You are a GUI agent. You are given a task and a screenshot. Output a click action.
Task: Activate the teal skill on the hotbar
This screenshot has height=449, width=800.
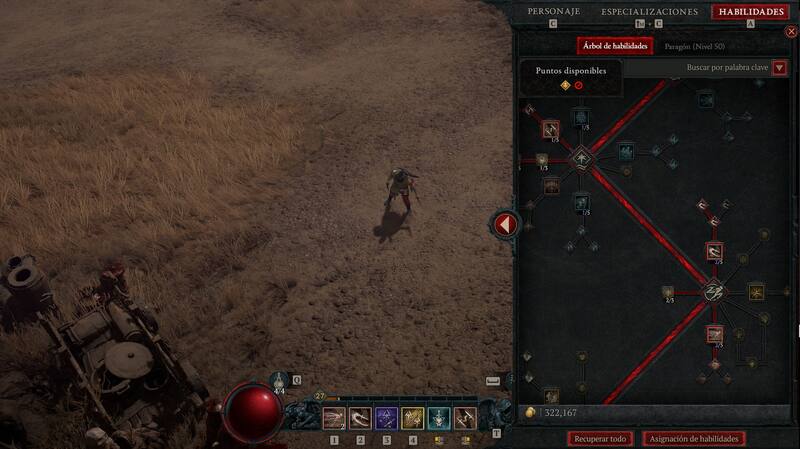pyautogui.click(x=438, y=418)
